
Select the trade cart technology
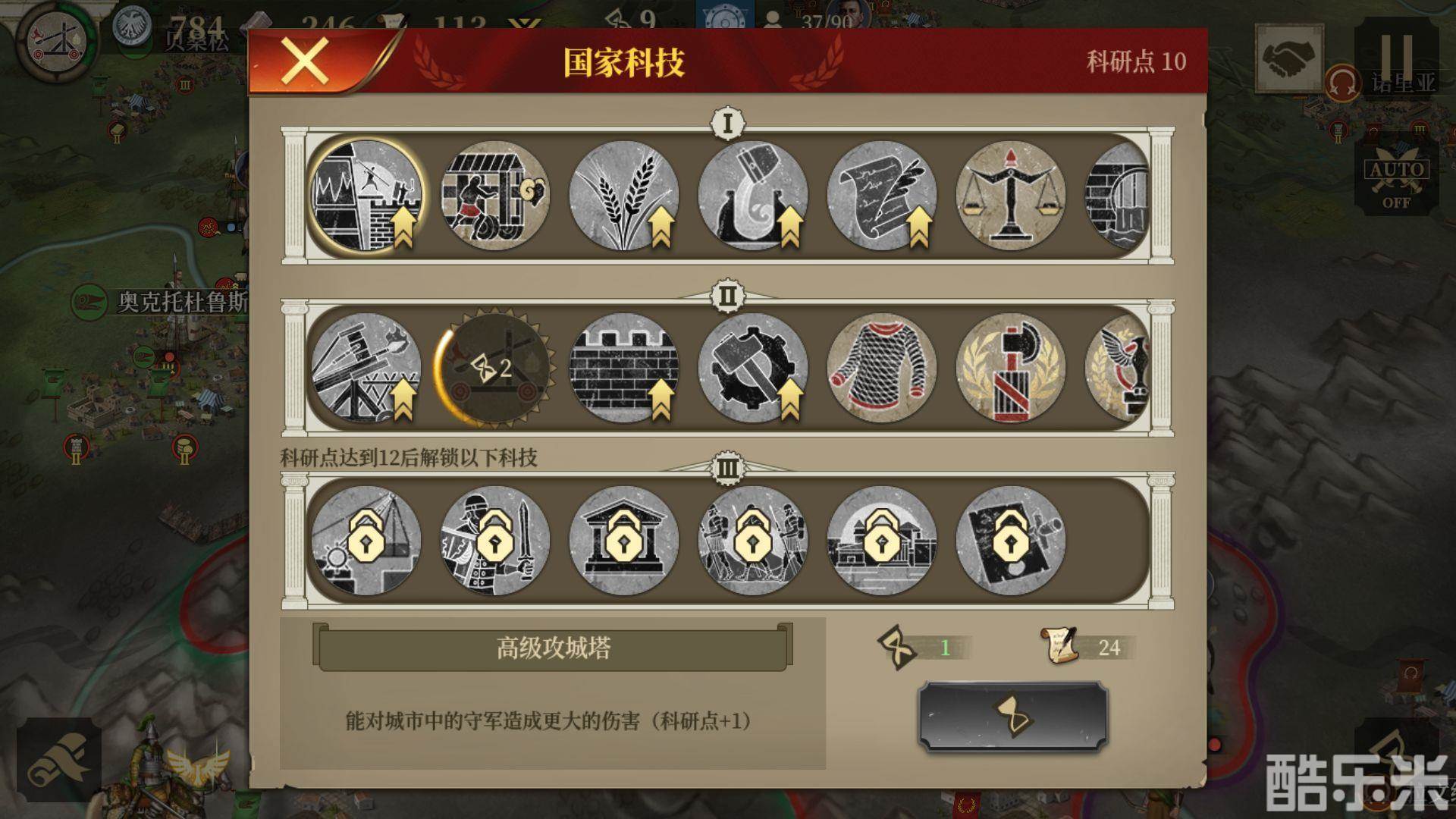point(492,196)
